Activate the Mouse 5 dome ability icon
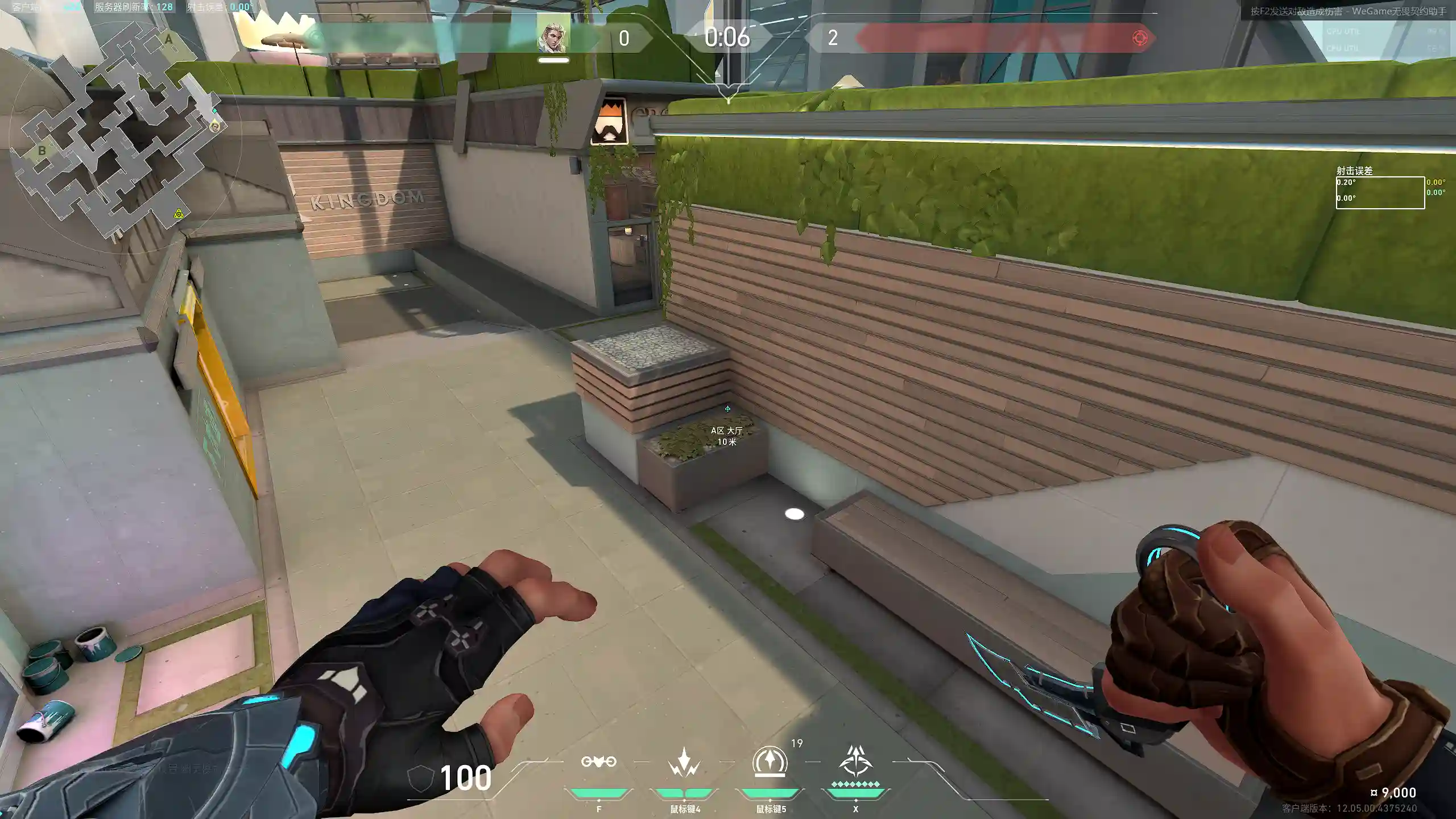 tap(770, 762)
